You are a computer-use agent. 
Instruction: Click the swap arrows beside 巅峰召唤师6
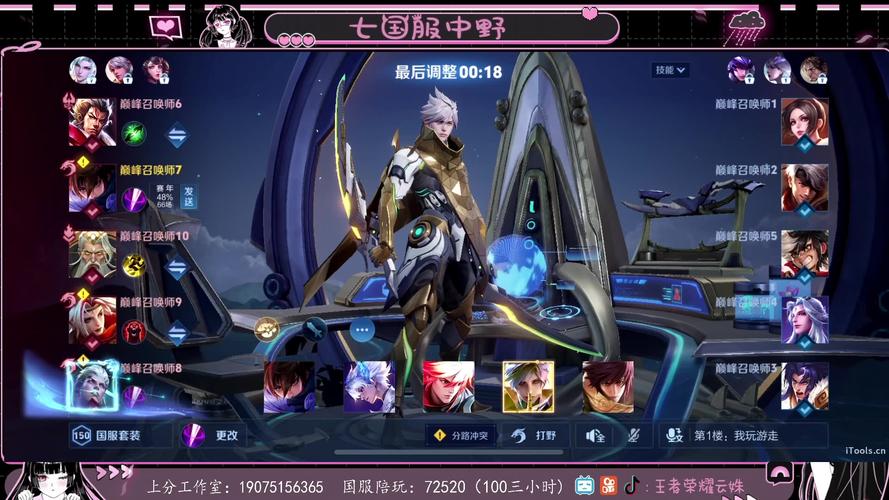coord(177,133)
